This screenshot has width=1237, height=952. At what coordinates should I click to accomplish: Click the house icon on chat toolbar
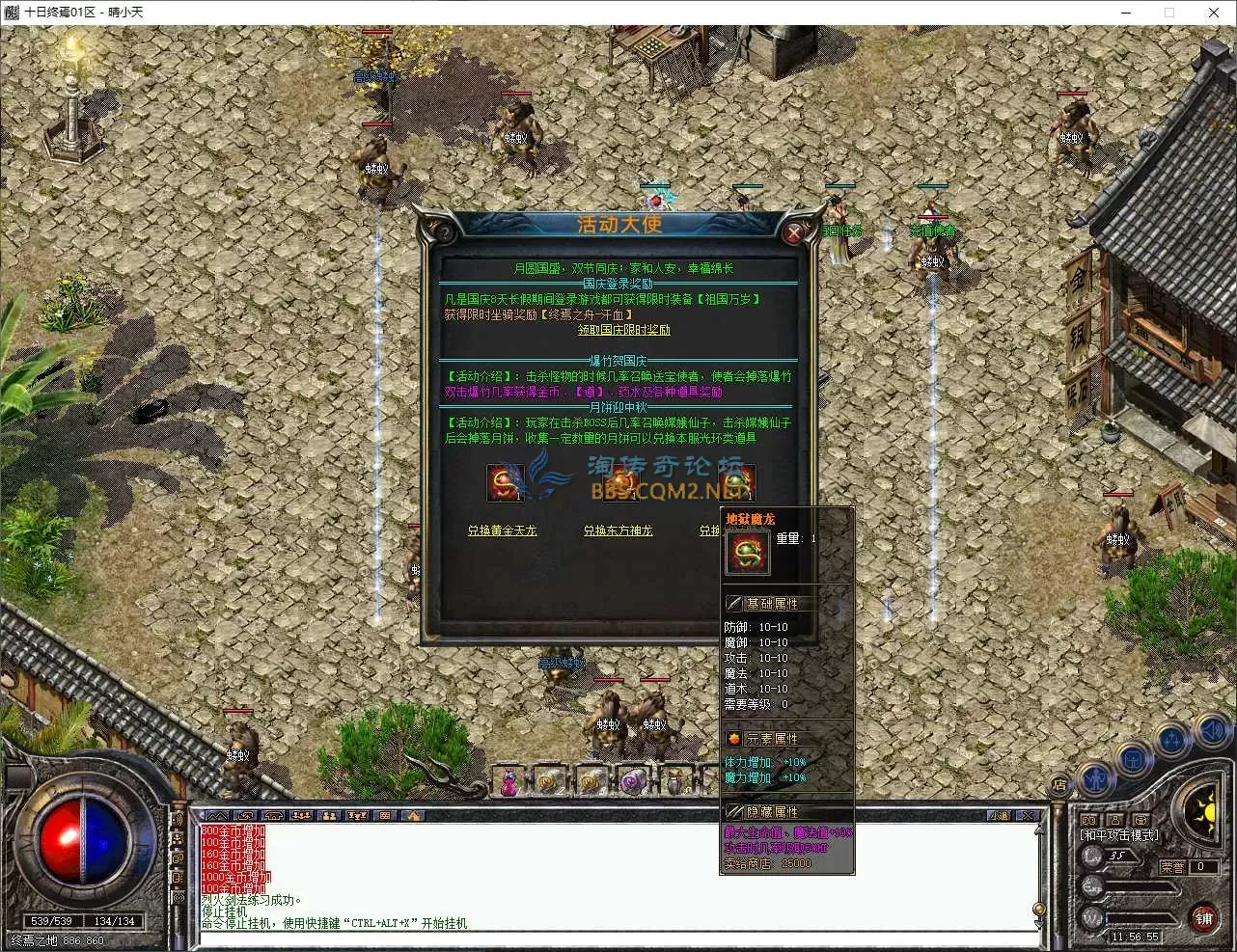[x=412, y=815]
